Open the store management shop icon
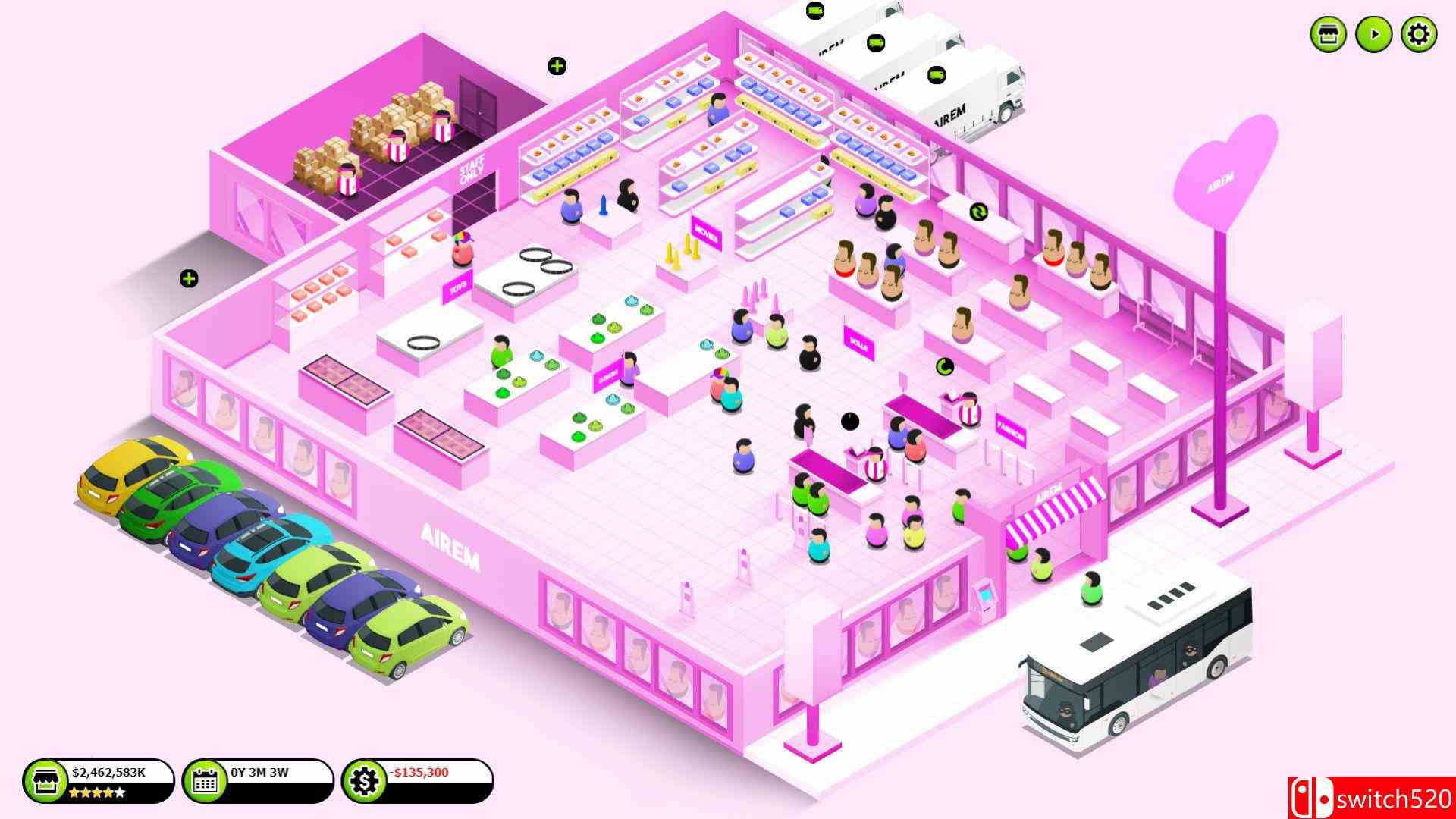The height and width of the screenshot is (819, 1456). [1326, 33]
